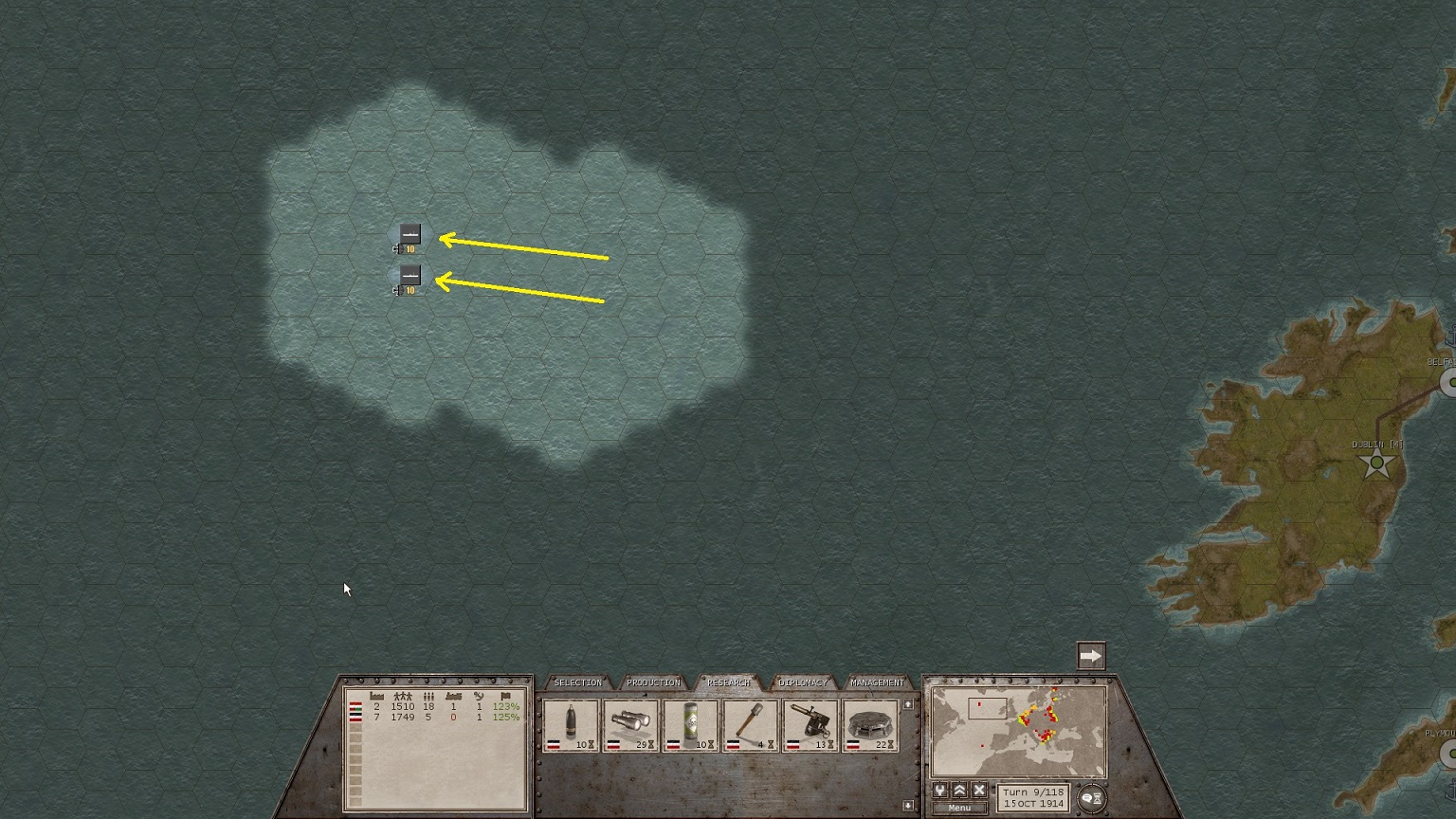Switch to the Selection tab
The height and width of the screenshot is (819, 1456).
[577, 682]
